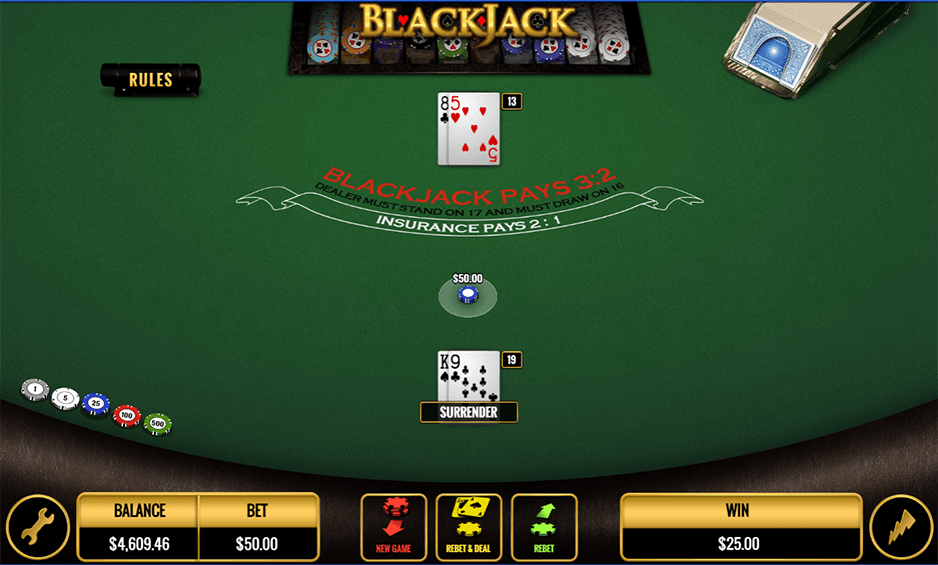Open the Rules panel

pos(150,80)
